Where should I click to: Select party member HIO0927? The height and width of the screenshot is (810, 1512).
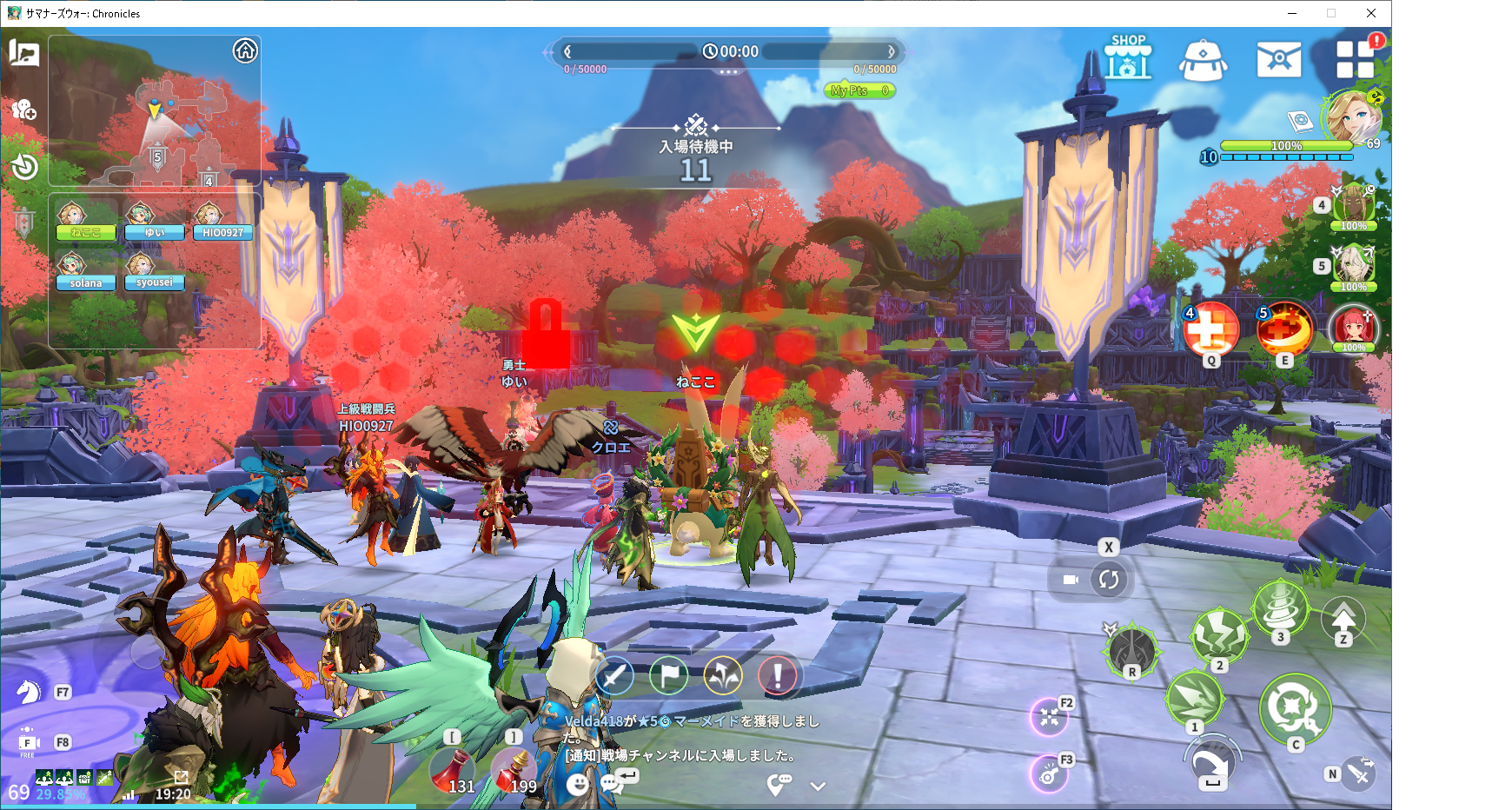pyautogui.click(x=222, y=221)
